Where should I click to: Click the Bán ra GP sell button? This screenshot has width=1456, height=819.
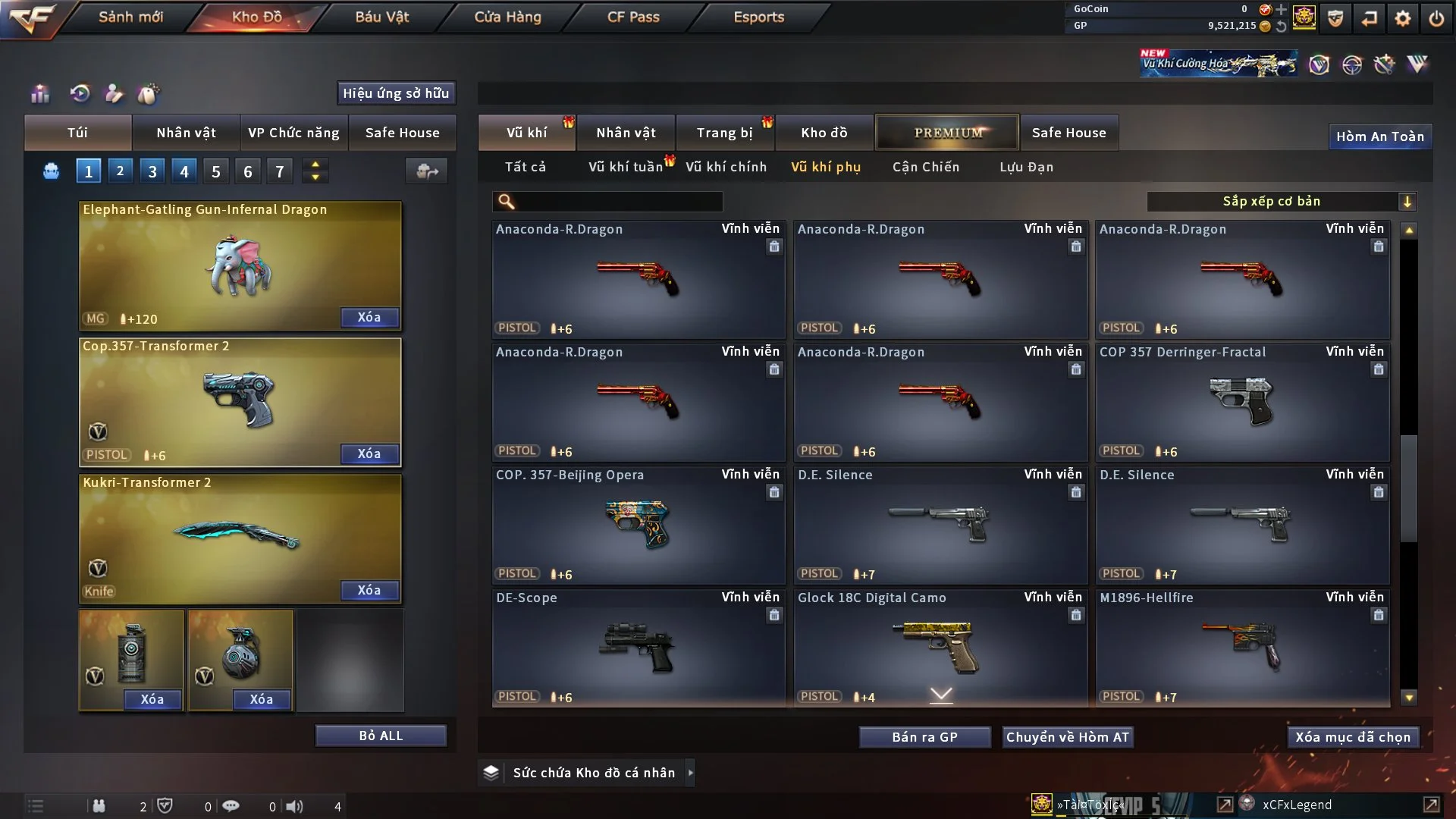(x=924, y=737)
